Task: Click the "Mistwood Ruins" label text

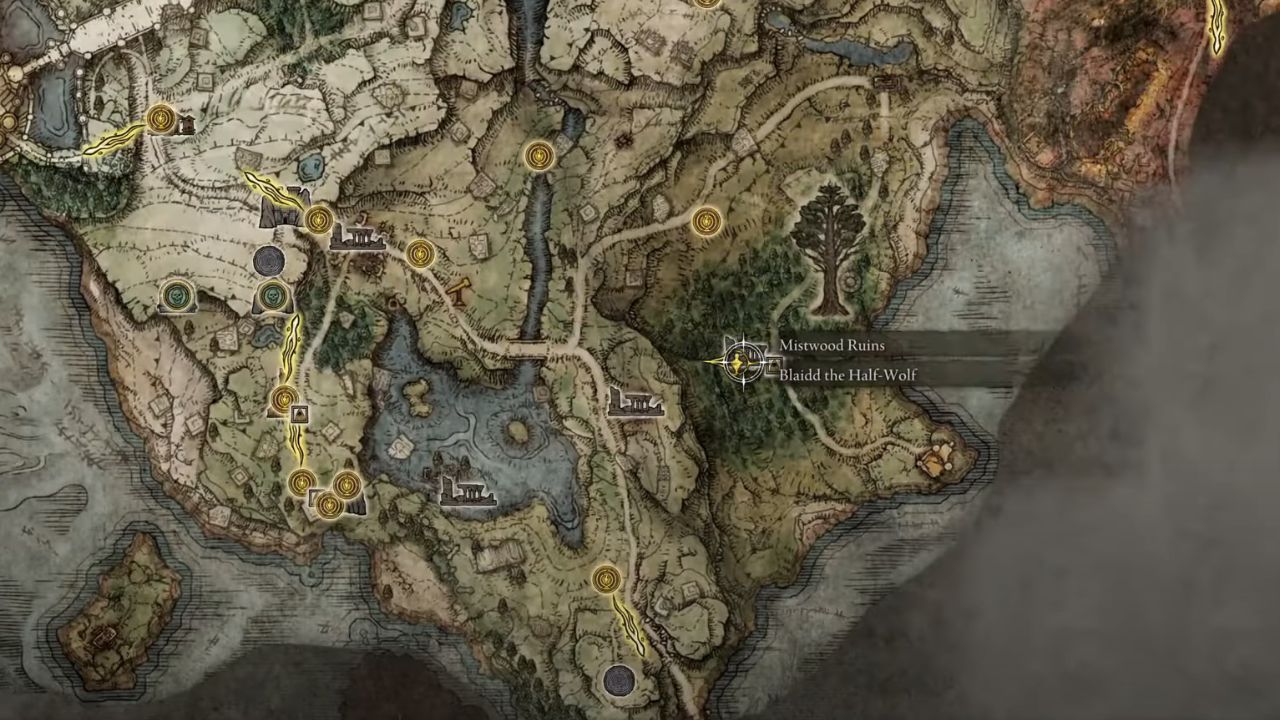Action: point(832,345)
